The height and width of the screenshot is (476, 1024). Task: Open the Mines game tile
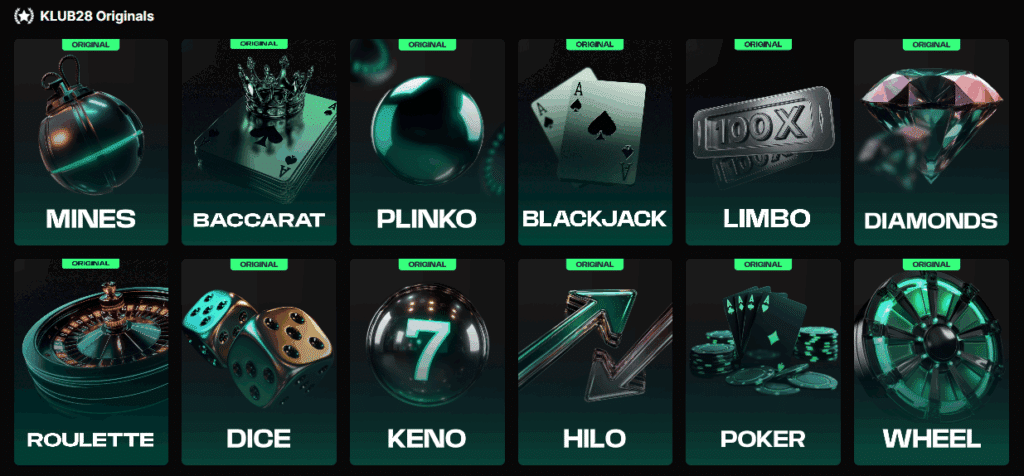[x=91, y=142]
